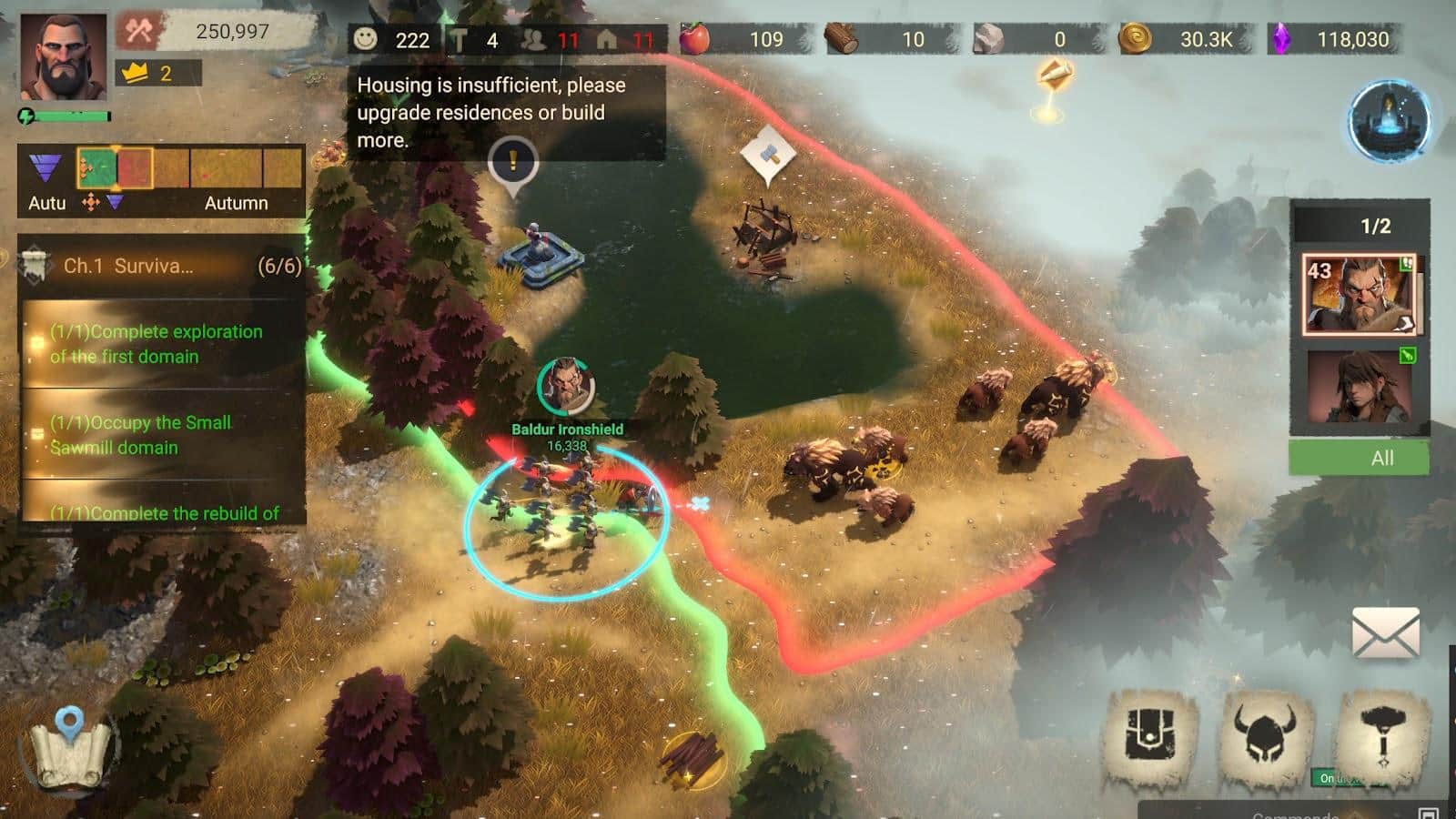Tap the hammer construction marker
This screenshot has height=819, width=1456.
pyautogui.click(x=768, y=157)
